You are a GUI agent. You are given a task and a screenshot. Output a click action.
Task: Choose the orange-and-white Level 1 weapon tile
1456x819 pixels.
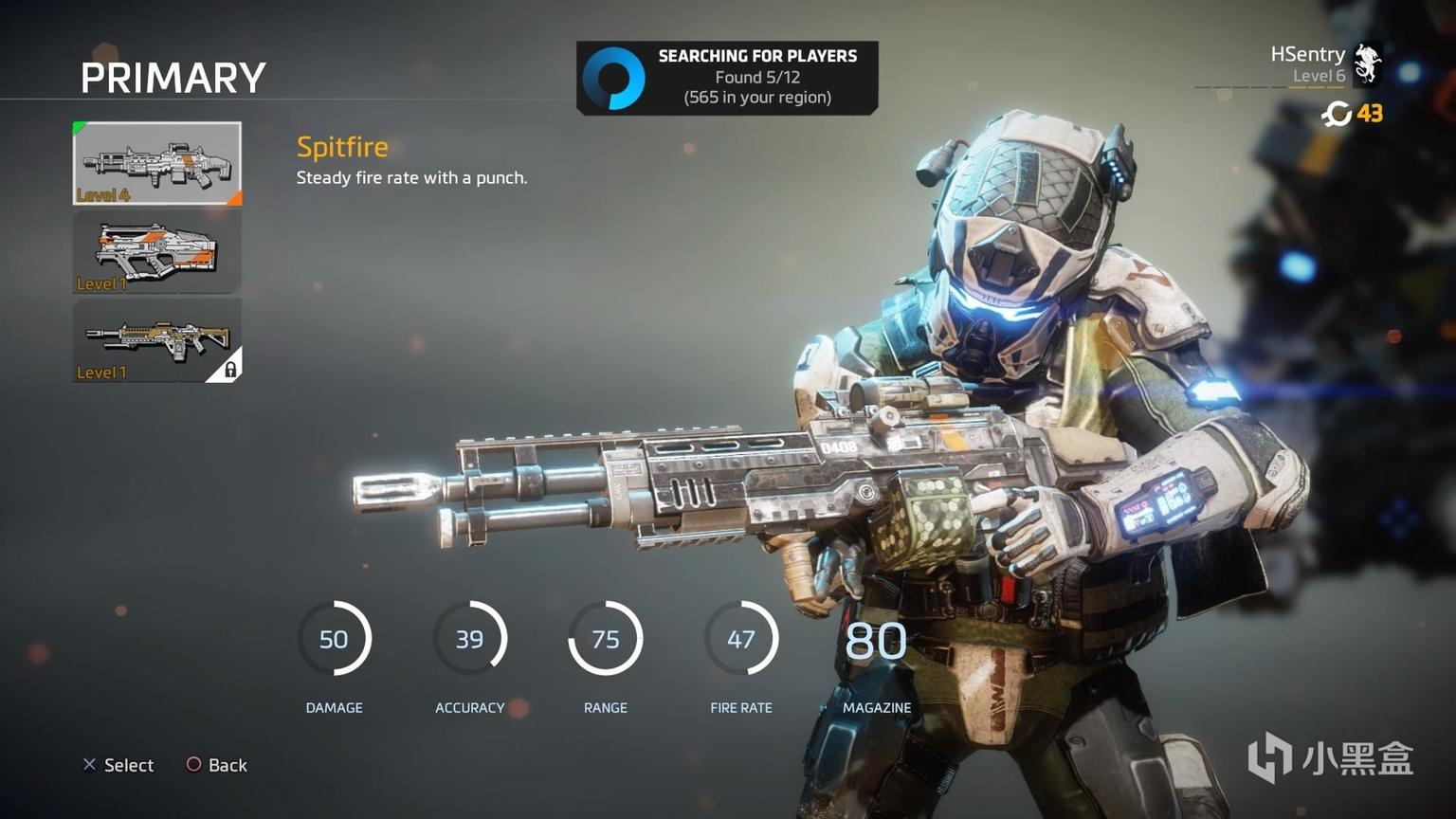click(157, 252)
